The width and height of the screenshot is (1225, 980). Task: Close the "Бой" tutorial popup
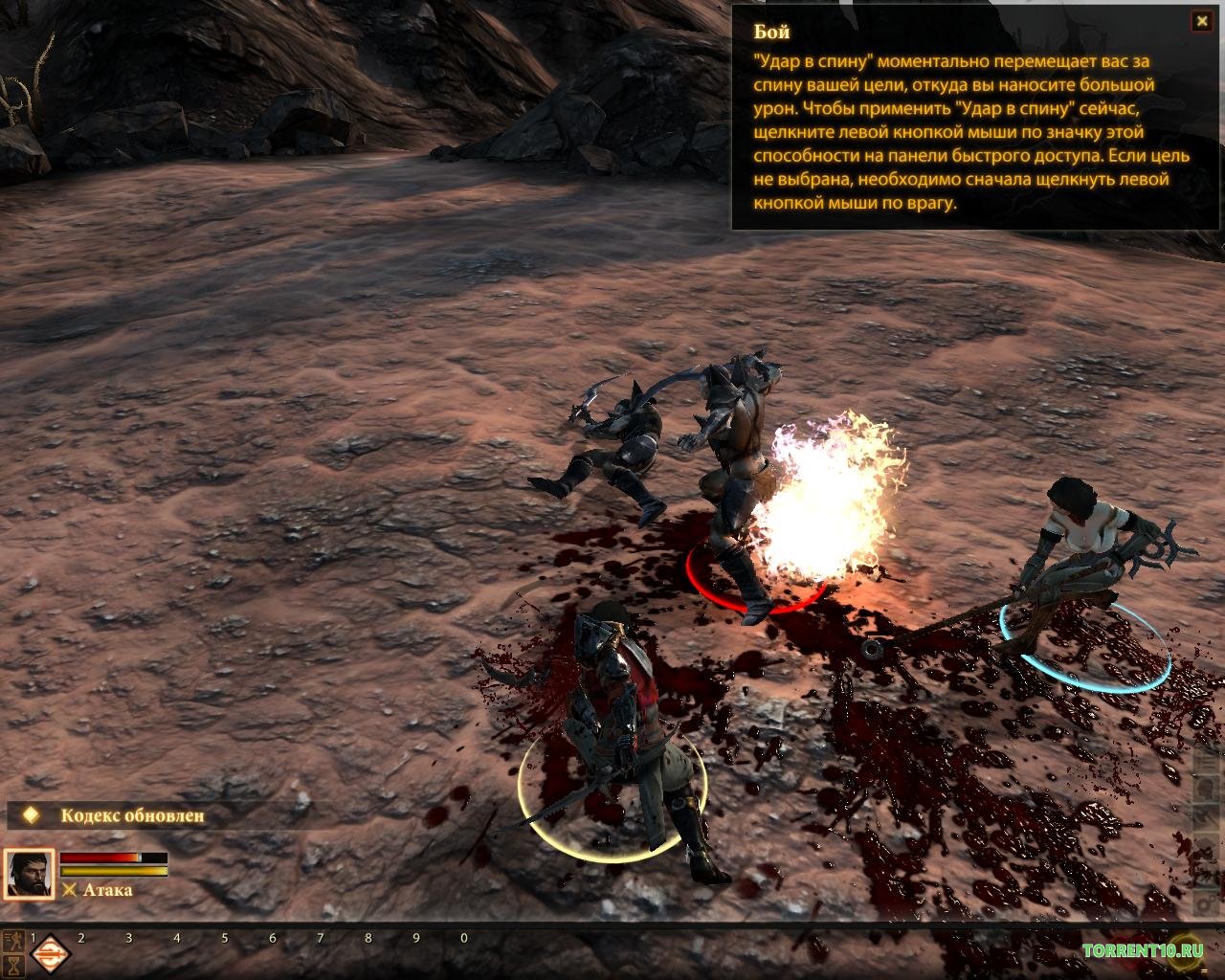coord(1201,21)
